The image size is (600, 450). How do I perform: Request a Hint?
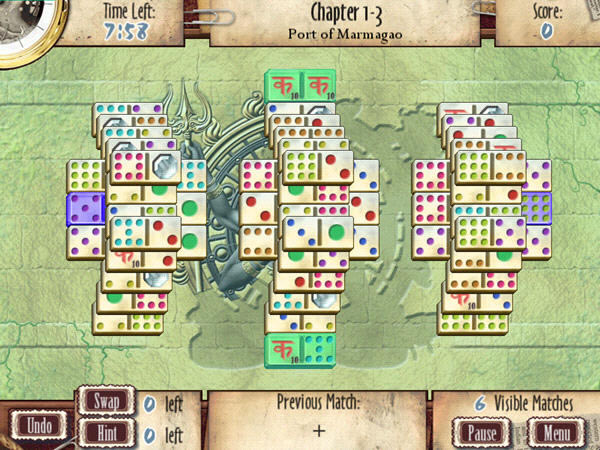click(107, 433)
